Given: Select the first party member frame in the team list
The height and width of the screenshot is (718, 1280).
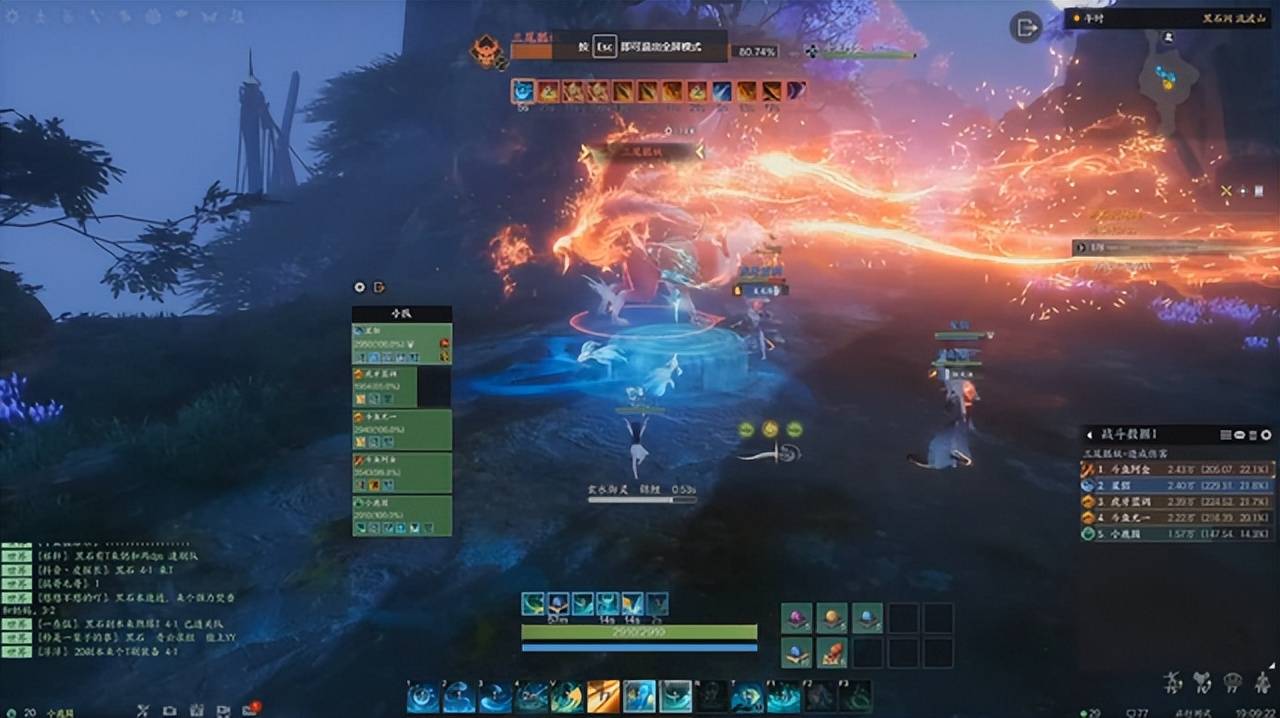Looking at the screenshot, I should 402,343.
